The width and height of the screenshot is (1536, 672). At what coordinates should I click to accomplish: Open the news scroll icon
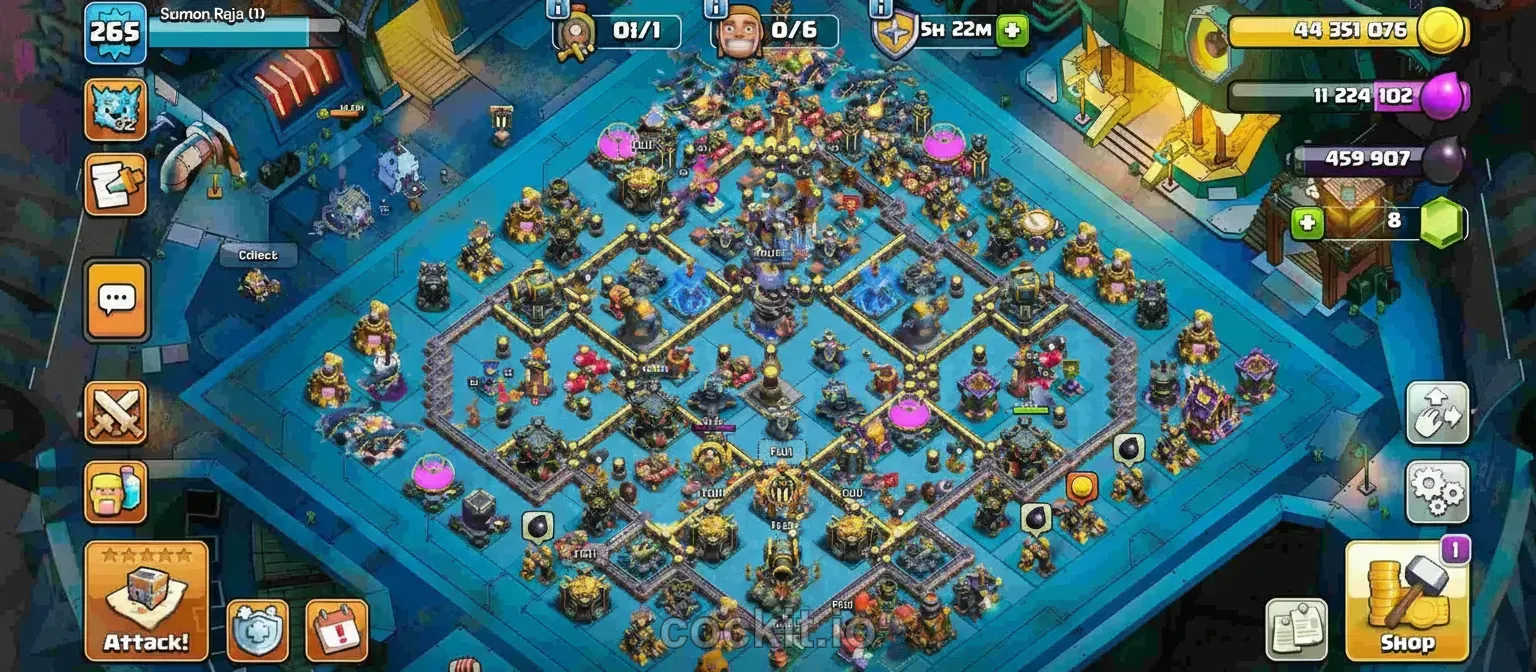(x=116, y=184)
